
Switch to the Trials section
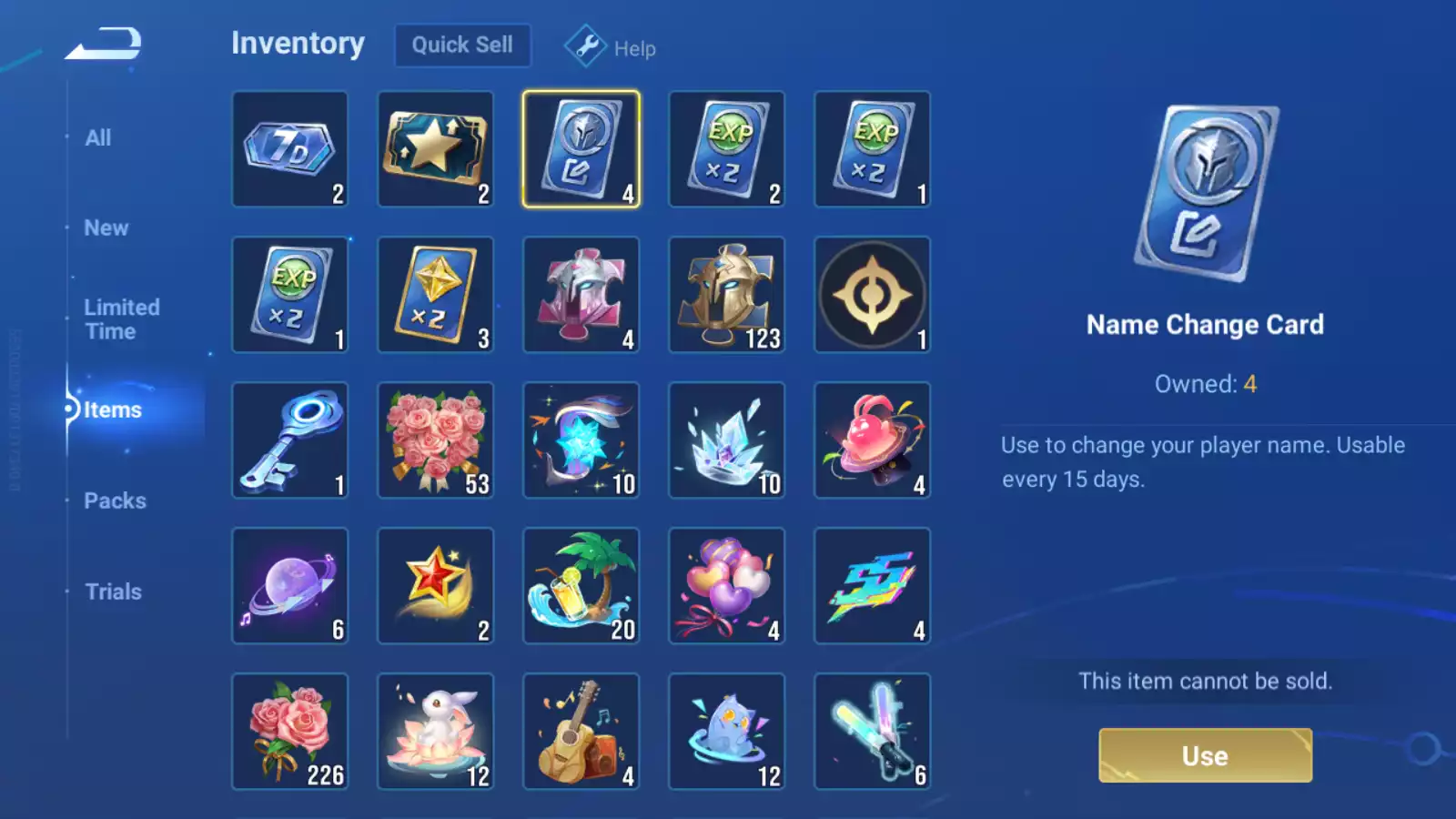coord(113,591)
